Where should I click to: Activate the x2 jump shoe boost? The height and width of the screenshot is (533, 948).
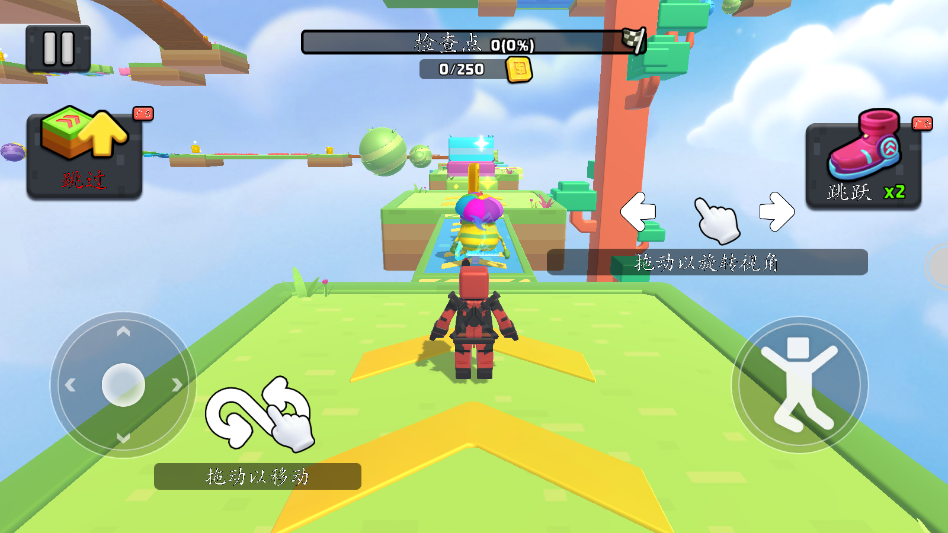click(863, 166)
